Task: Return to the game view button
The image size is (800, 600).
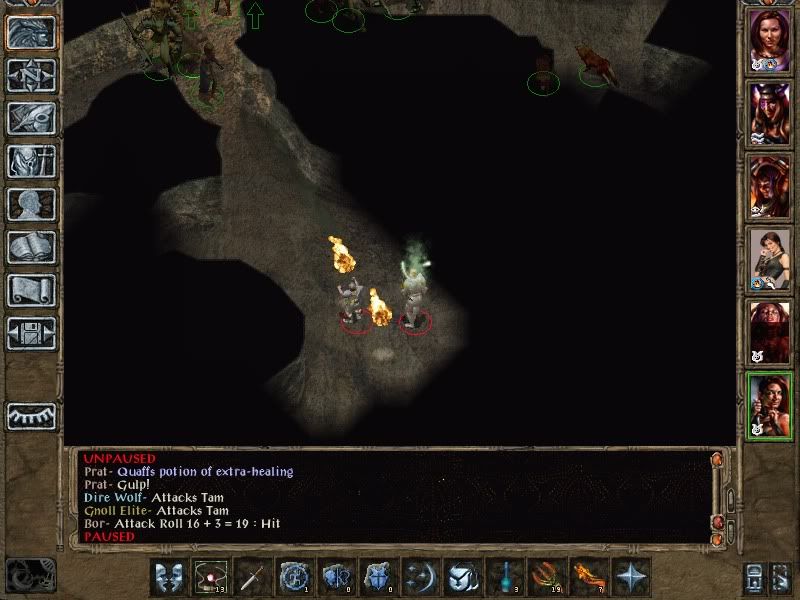Action: point(32,33)
